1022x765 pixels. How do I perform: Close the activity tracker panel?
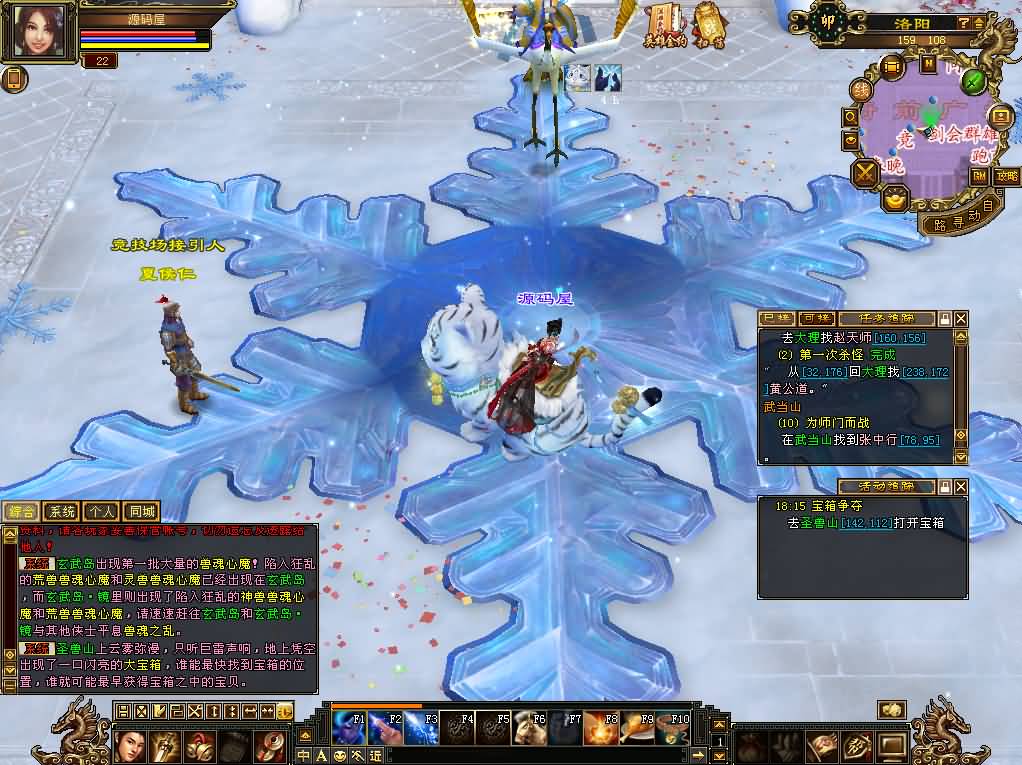[961, 486]
